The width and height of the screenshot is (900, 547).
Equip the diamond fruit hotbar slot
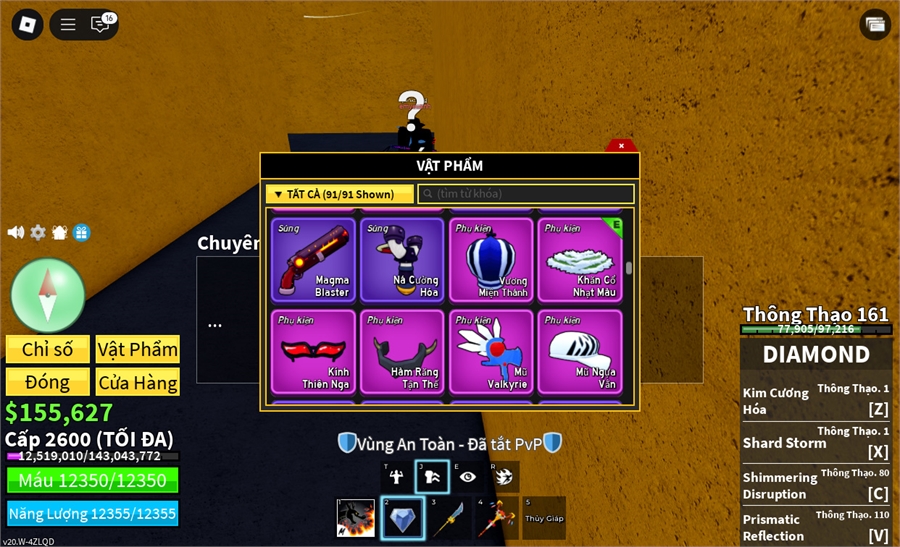pyautogui.click(x=403, y=518)
